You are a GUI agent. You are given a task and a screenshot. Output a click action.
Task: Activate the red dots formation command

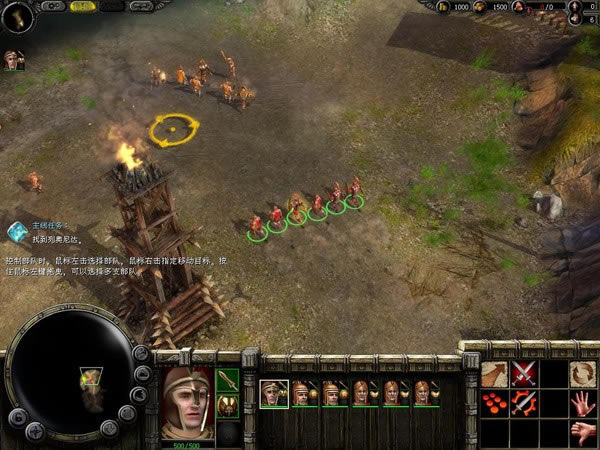pos(495,404)
